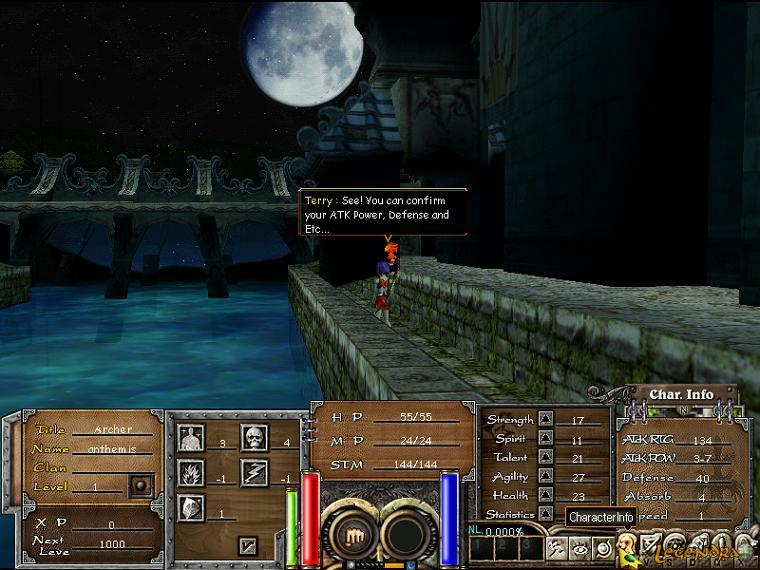
Task: Click the arrow beside Statistics
Action: coord(546,514)
